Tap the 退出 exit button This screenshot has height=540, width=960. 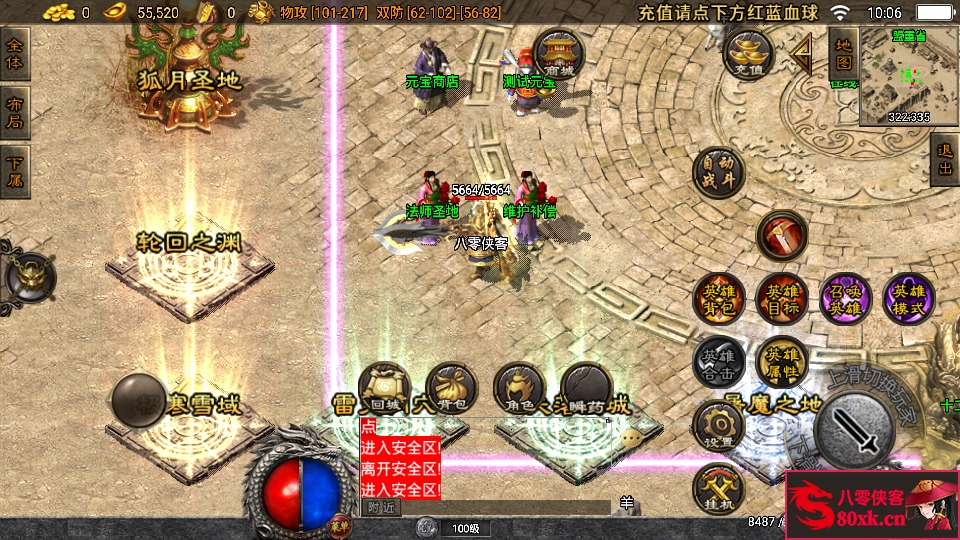944,160
